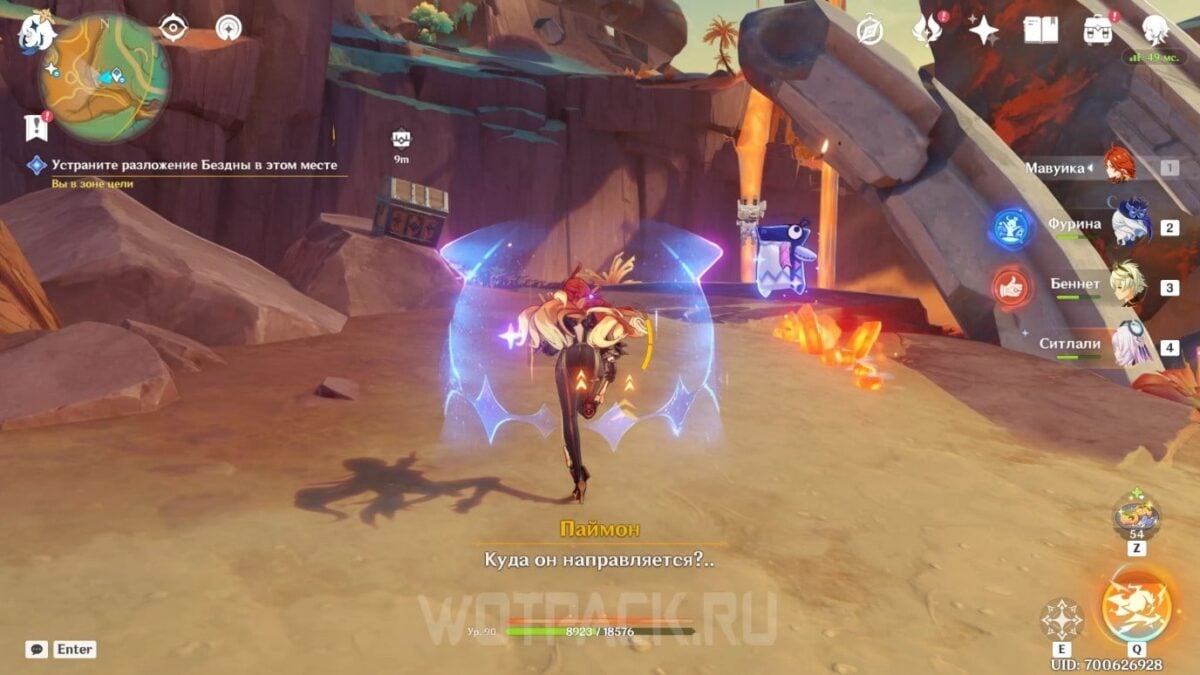Open the chat speech bubble icon
This screenshot has width=1200, height=675.
click(36, 649)
